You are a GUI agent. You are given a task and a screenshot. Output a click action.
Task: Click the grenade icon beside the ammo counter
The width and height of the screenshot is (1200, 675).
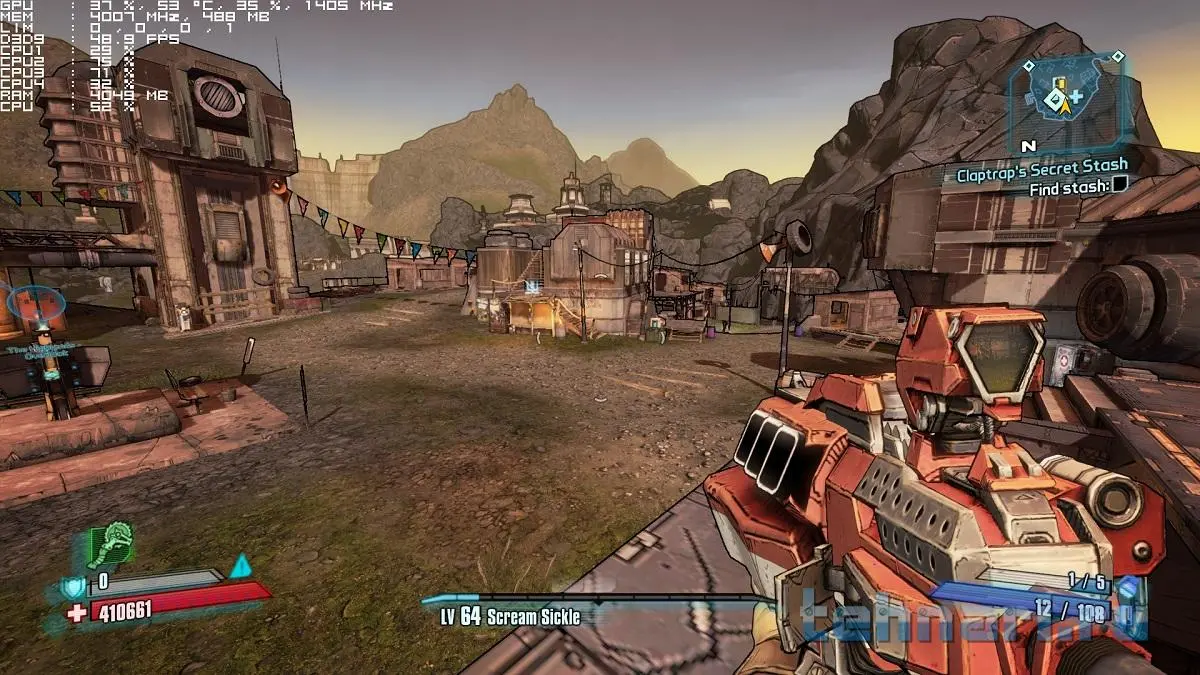pos(1127,587)
